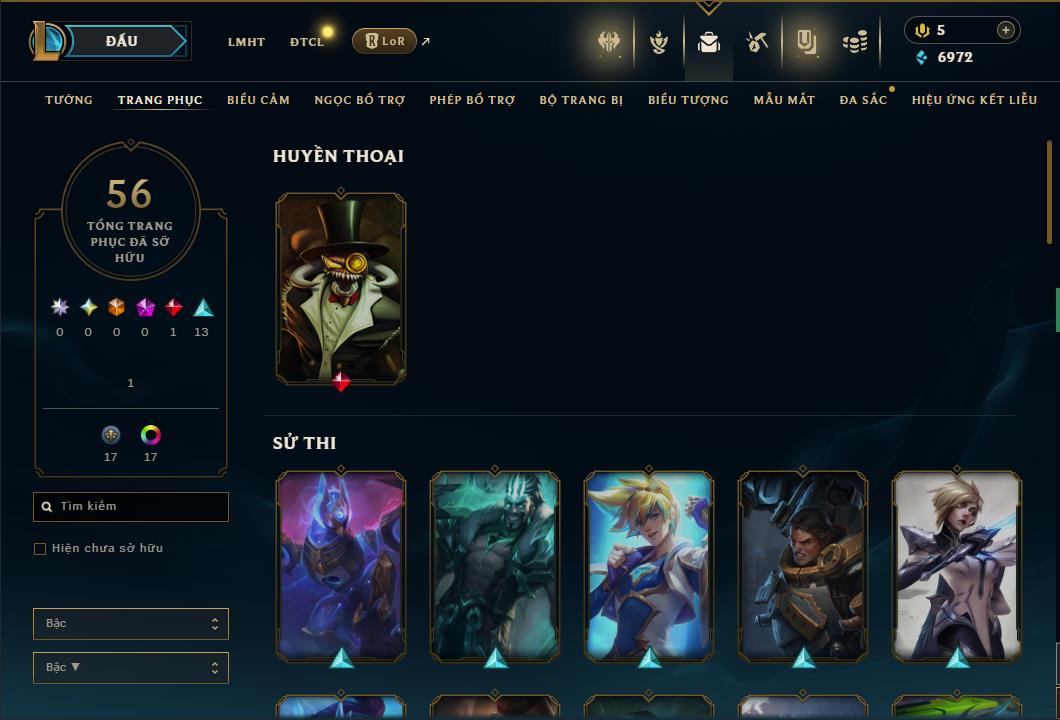Open the LMHT game section
The width and height of the screenshot is (1060, 720).
(246, 42)
